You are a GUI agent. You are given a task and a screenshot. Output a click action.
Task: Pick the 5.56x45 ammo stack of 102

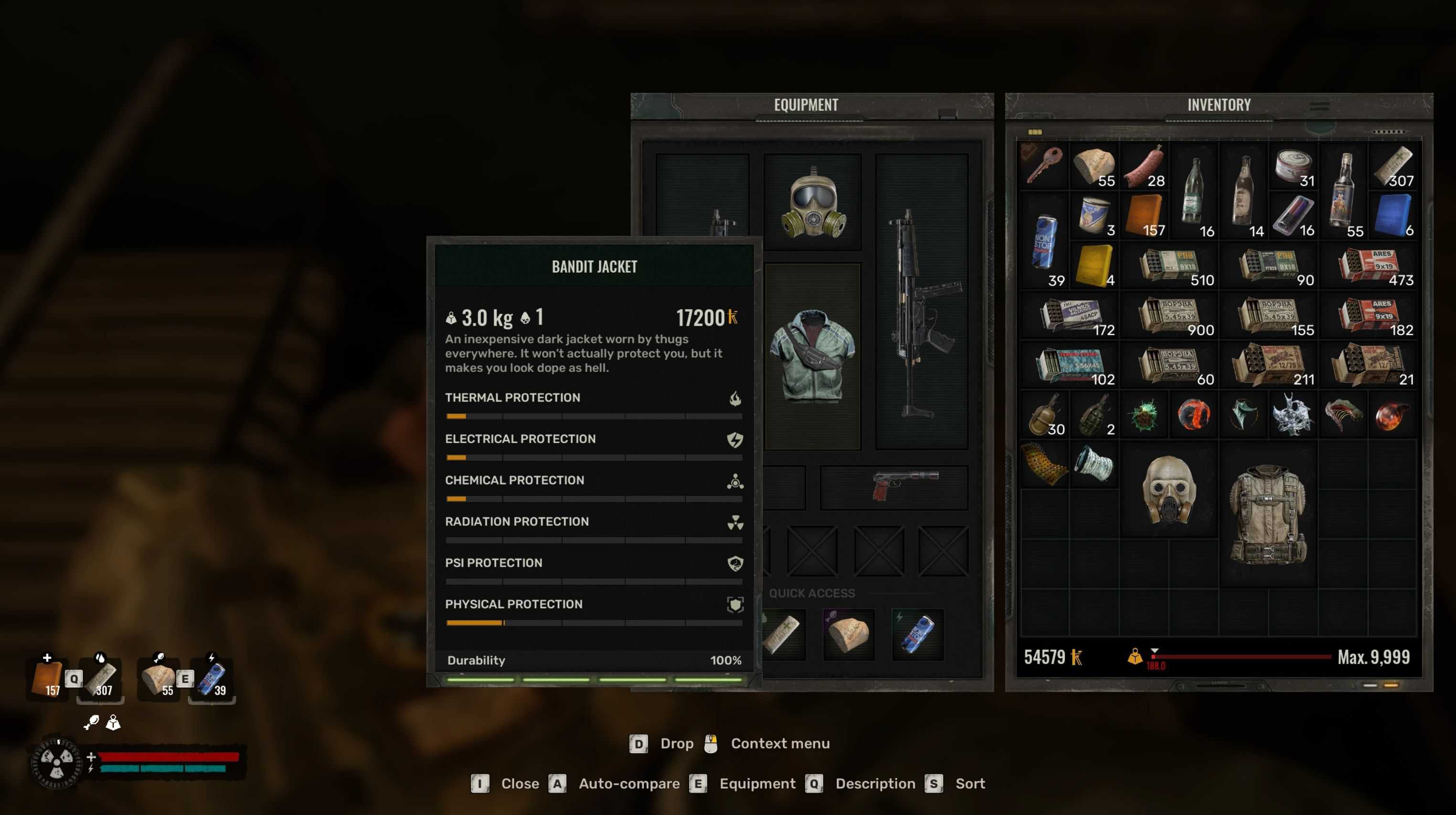(1070, 365)
